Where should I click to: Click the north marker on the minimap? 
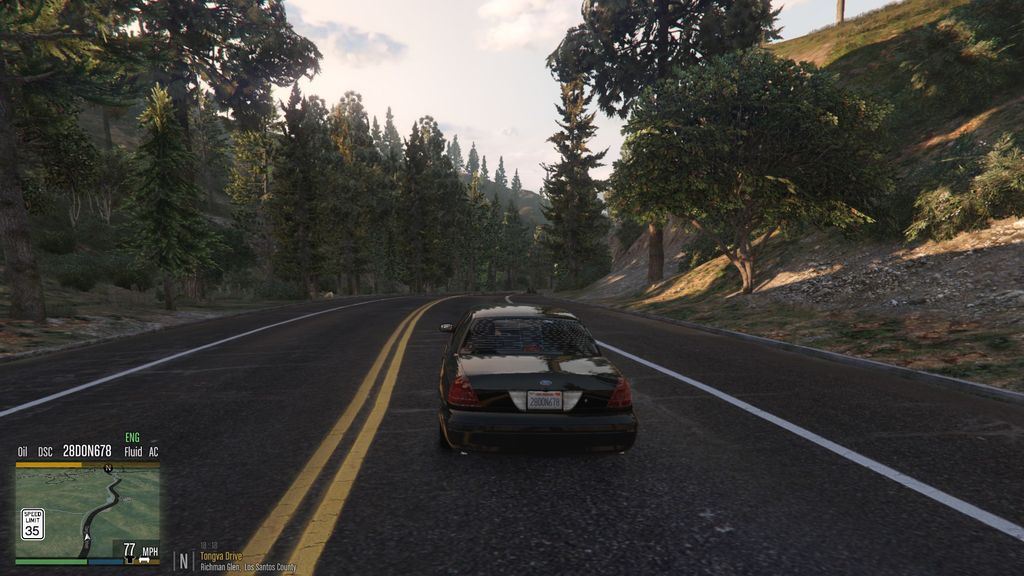[x=107, y=468]
